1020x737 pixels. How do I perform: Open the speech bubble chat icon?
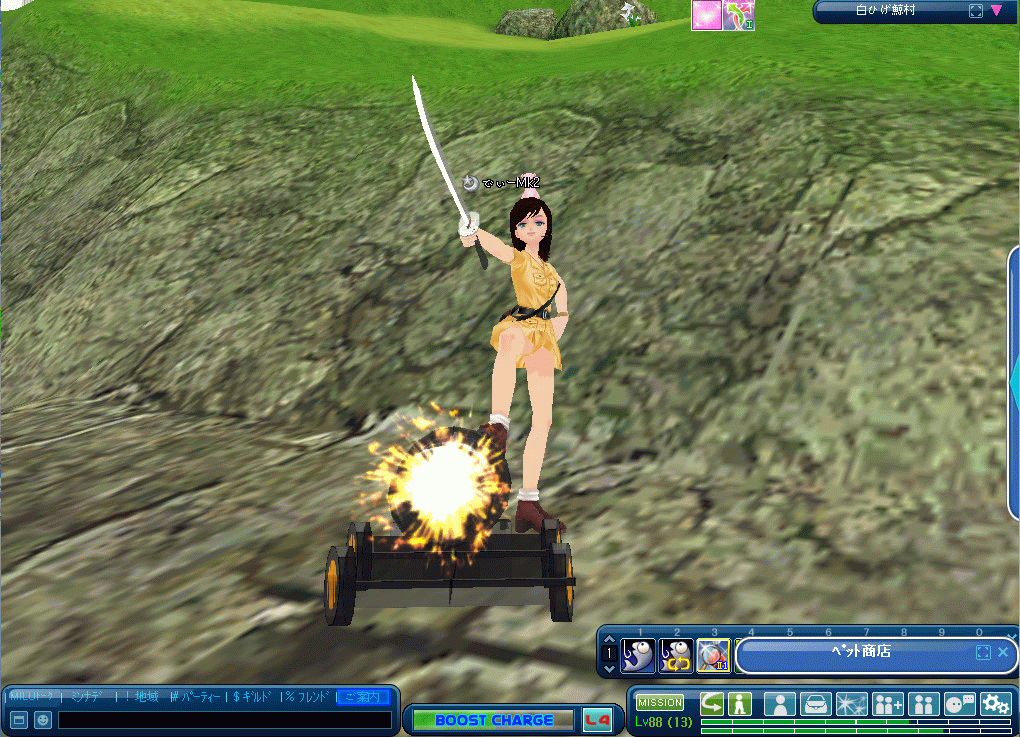pyautogui.click(x=960, y=703)
